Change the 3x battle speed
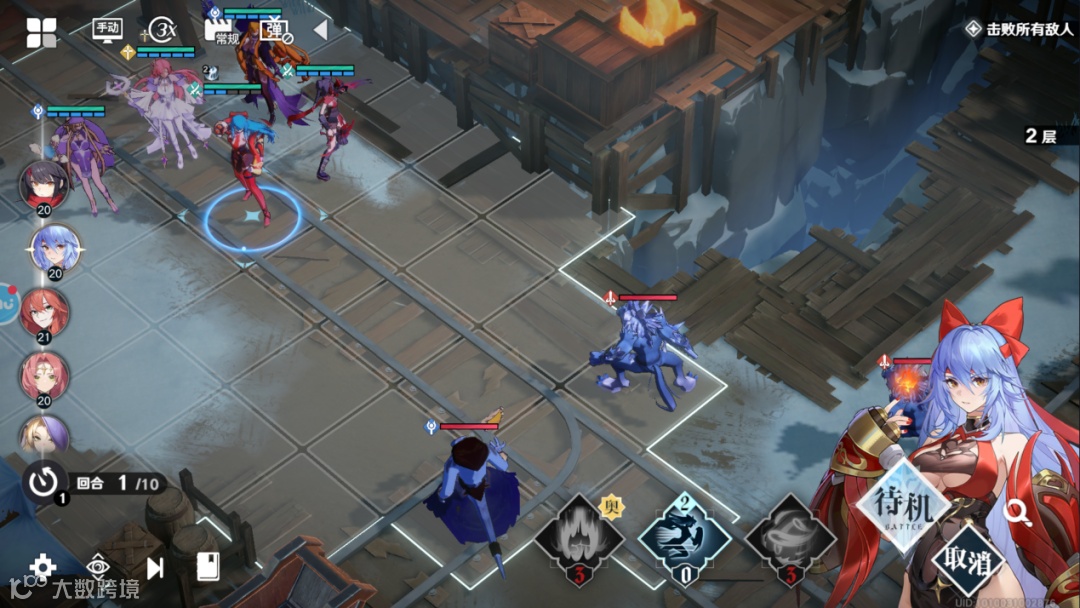 (160, 30)
